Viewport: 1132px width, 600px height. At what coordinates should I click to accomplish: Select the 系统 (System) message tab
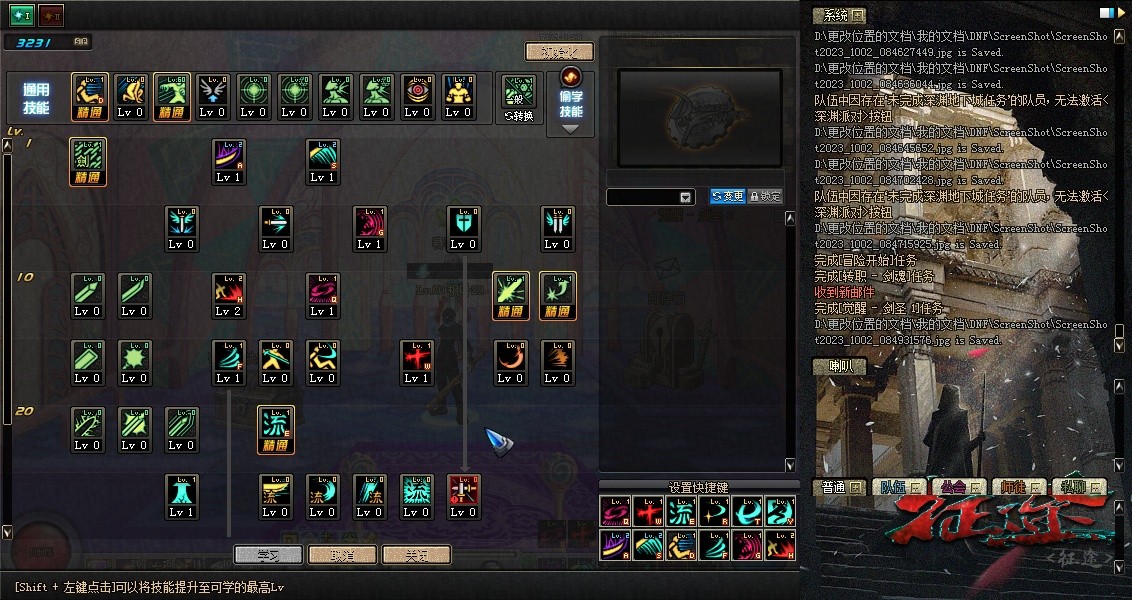click(x=838, y=15)
